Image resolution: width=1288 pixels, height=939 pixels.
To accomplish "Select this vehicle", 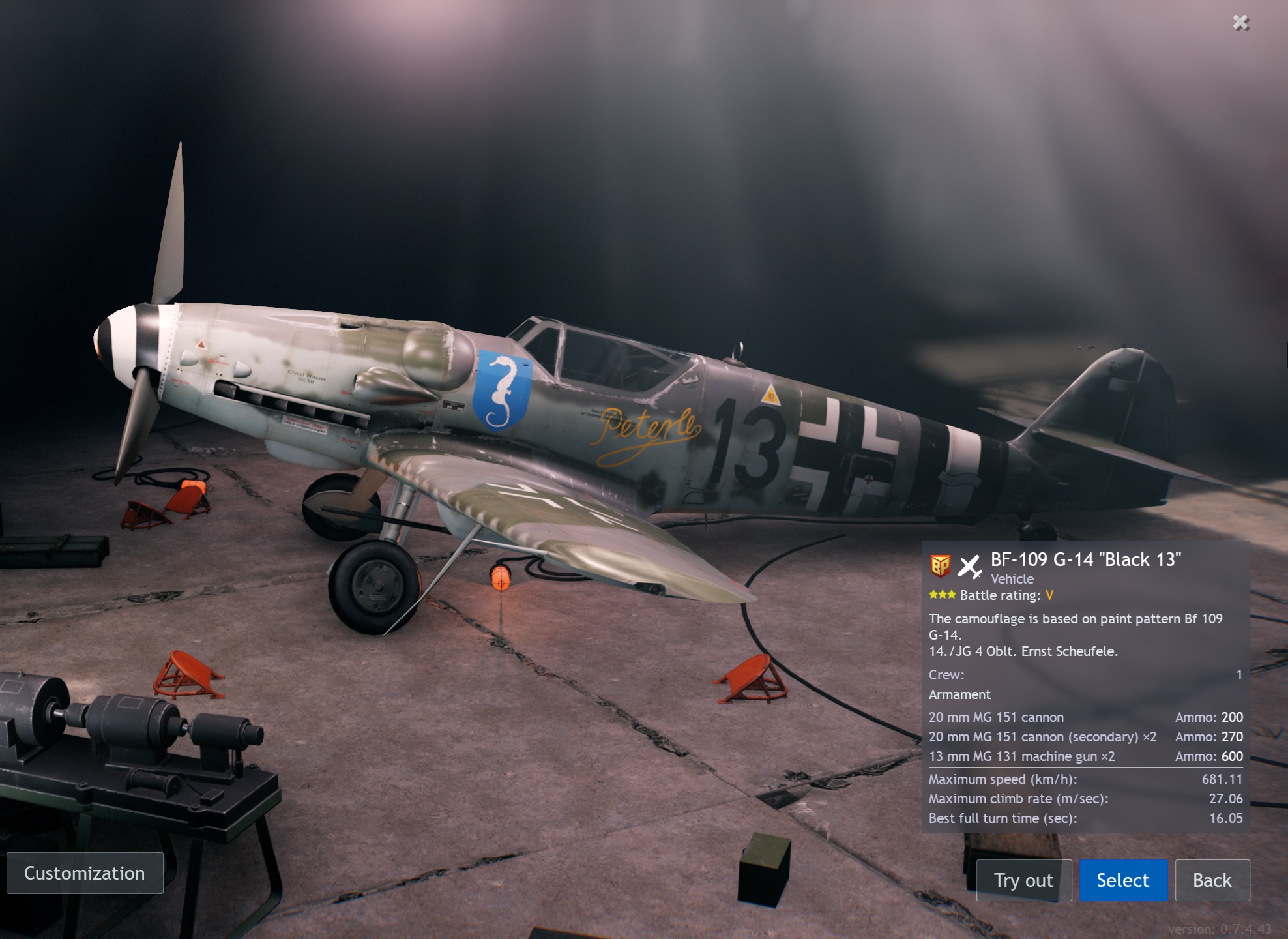I will click(1122, 880).
